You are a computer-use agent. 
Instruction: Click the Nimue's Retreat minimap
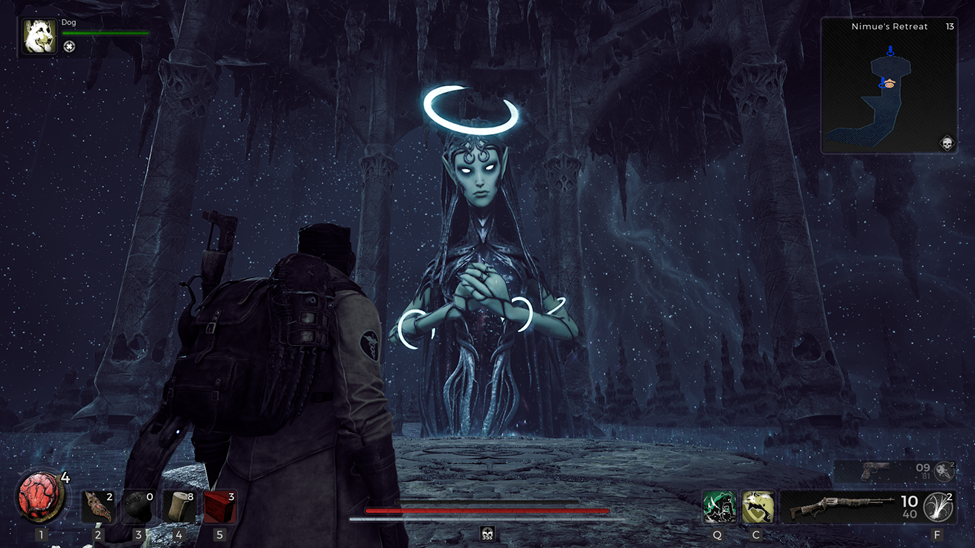pos(889,86)
